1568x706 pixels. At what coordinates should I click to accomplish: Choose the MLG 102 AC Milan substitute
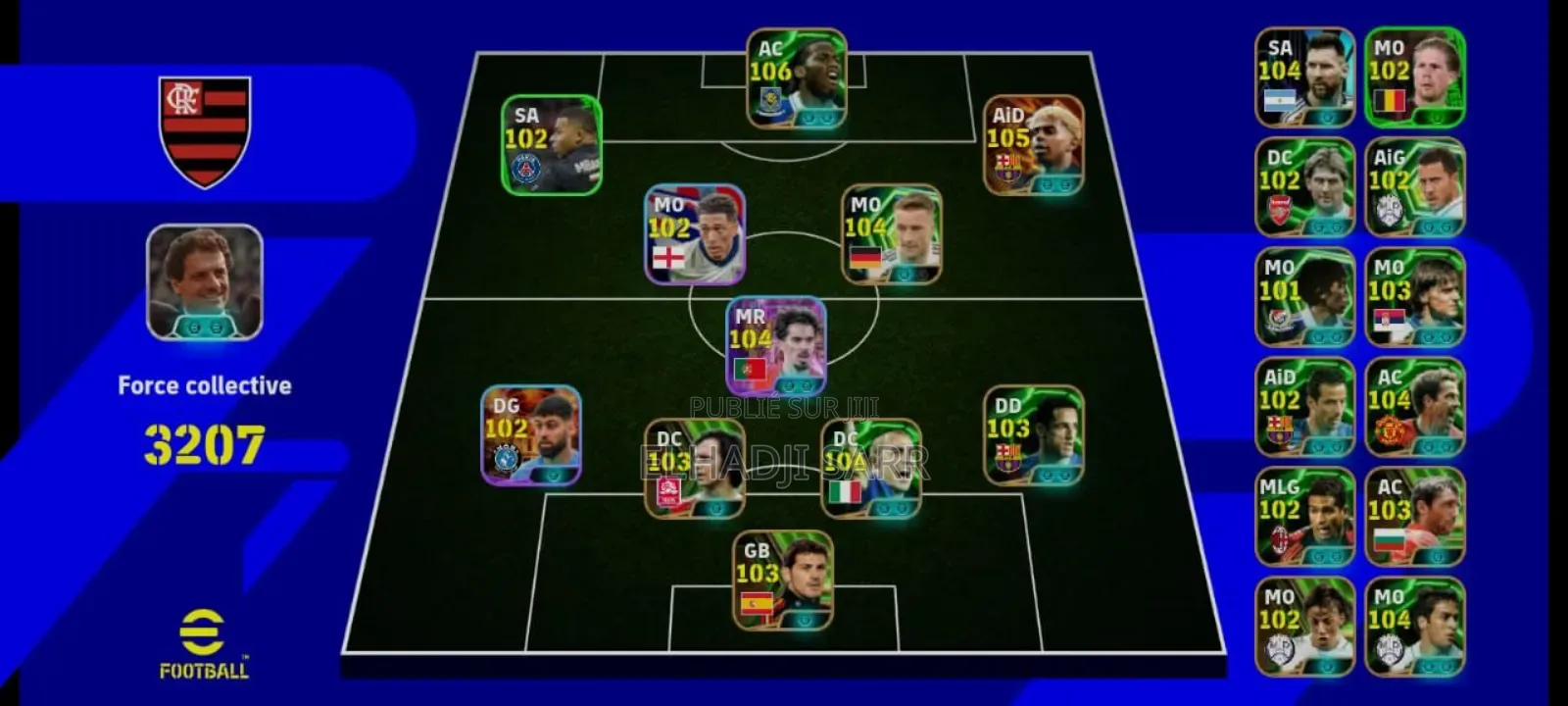tap(1304, 517)
